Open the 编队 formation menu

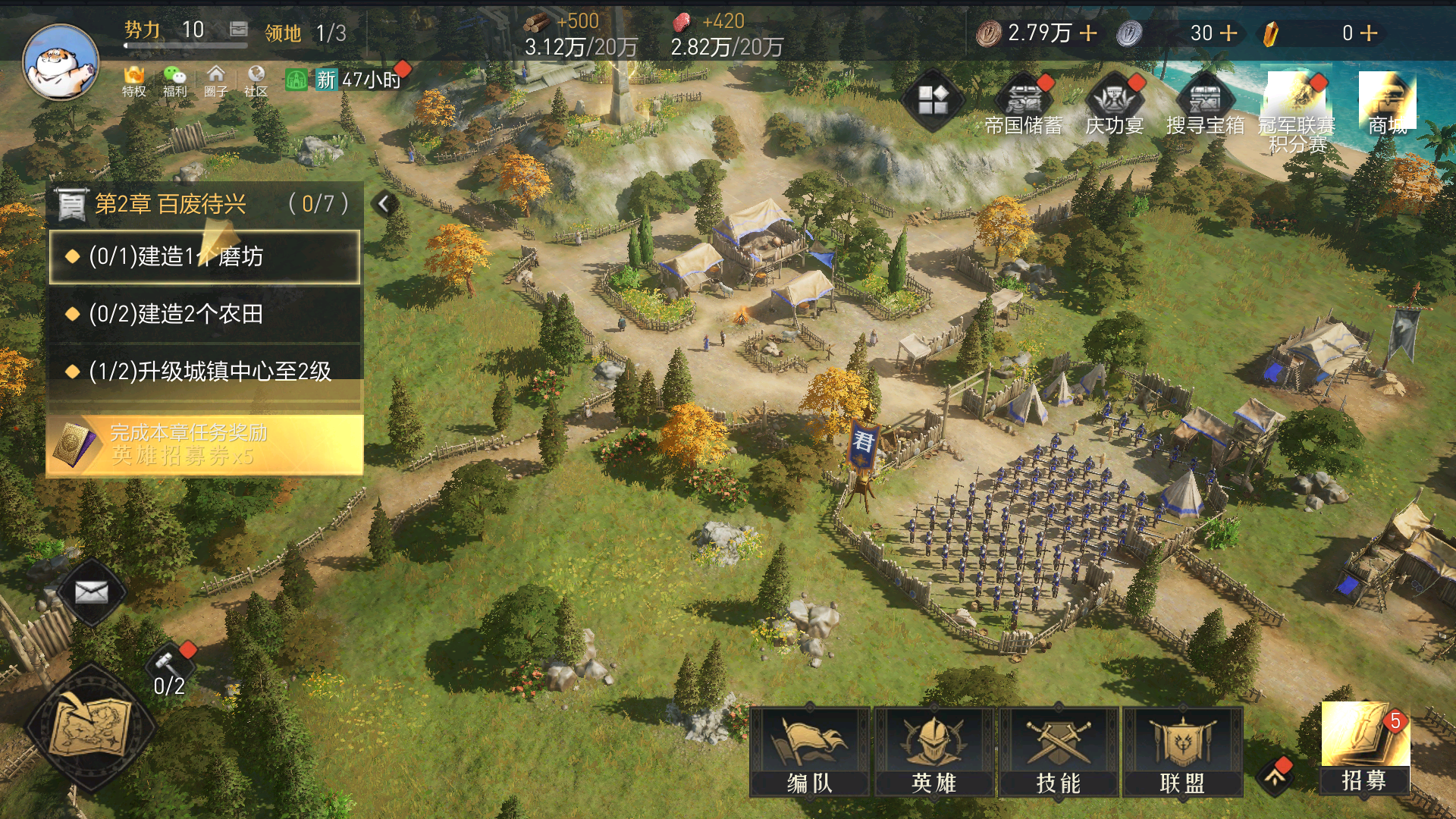[809, 752]
